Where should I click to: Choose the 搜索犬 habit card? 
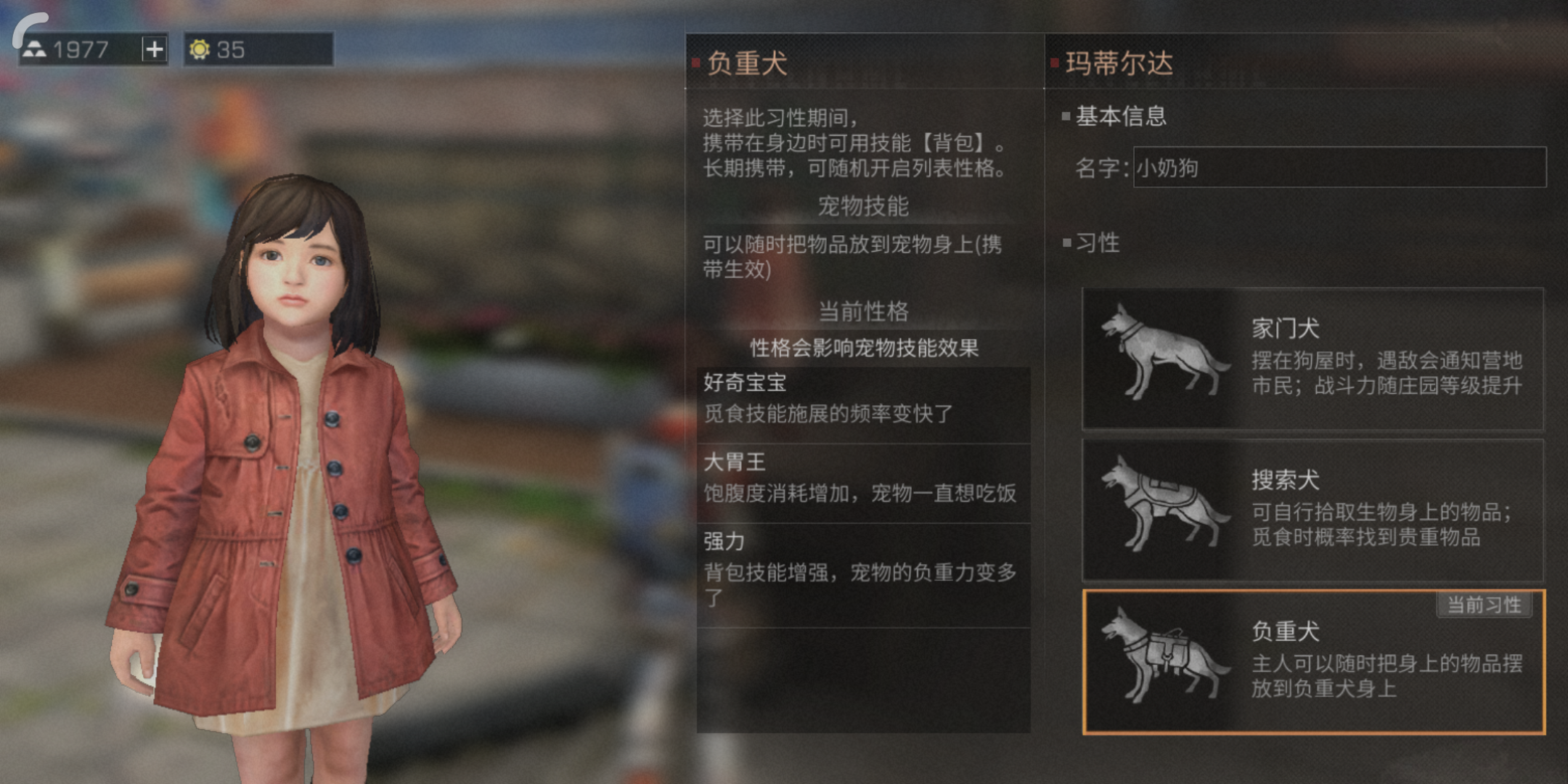(x=1312, y=510)
